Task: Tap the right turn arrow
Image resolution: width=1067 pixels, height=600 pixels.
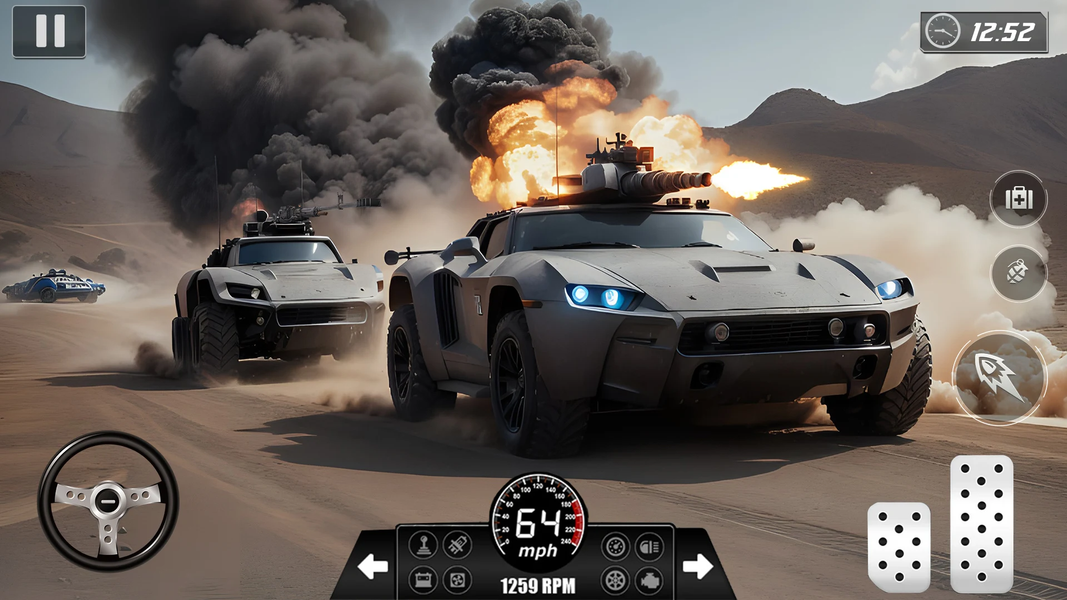Action: click(x=697, y=567)
